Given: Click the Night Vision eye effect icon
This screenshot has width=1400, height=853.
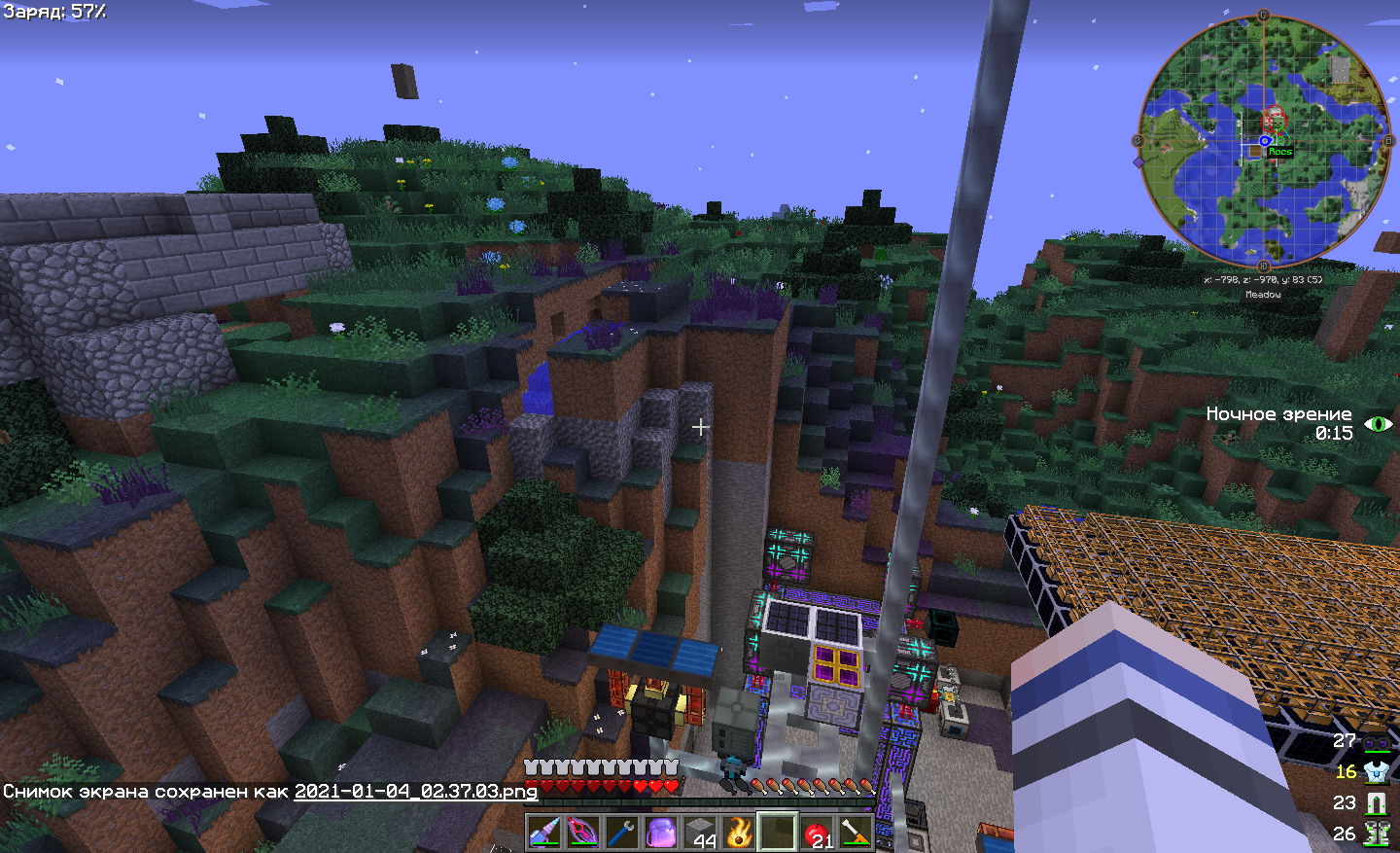Looking at the screenshot, I should click(1379, 424).
